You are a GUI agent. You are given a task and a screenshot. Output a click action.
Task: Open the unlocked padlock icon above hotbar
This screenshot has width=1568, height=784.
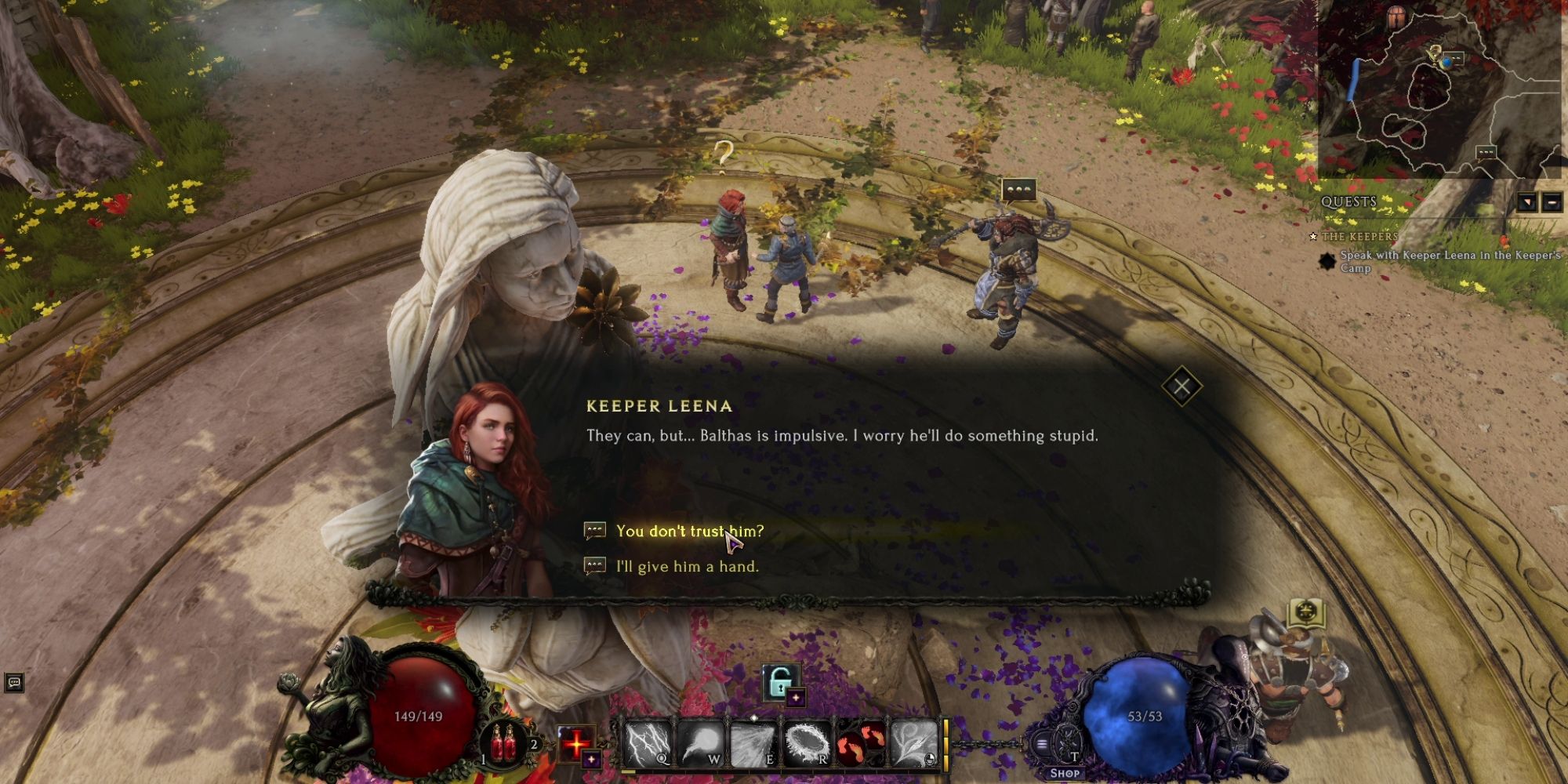click(779, 682)
